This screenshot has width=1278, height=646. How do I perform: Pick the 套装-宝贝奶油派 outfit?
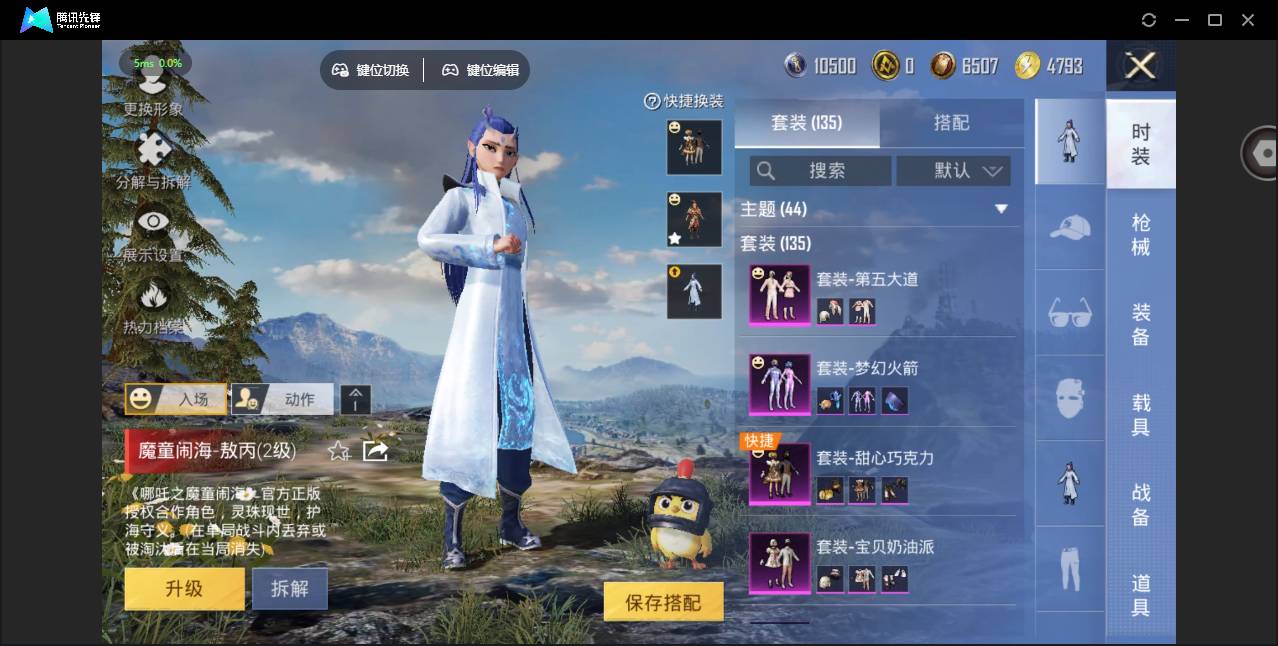(874, 547)
